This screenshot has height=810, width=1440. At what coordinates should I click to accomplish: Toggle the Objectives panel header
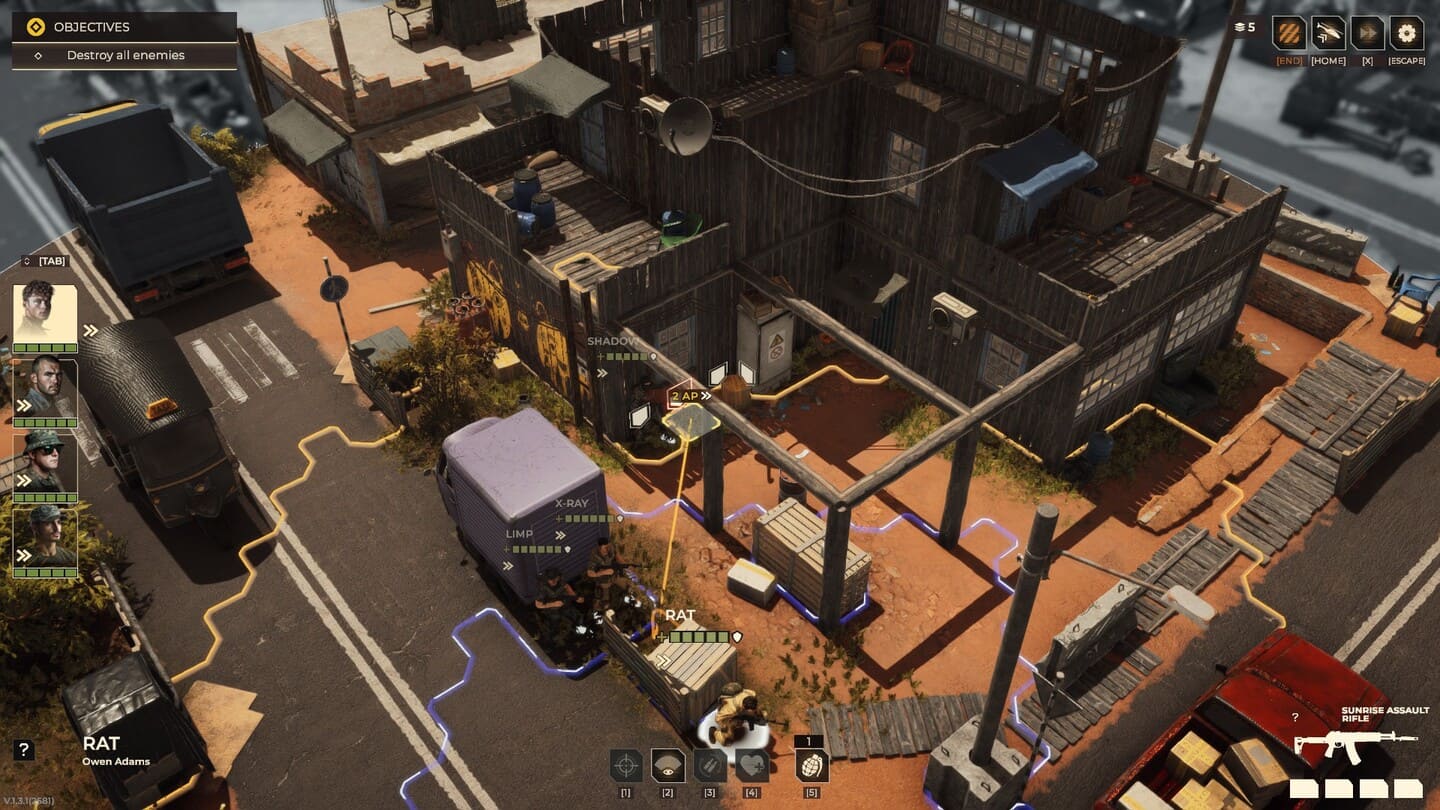coord(124,27)
